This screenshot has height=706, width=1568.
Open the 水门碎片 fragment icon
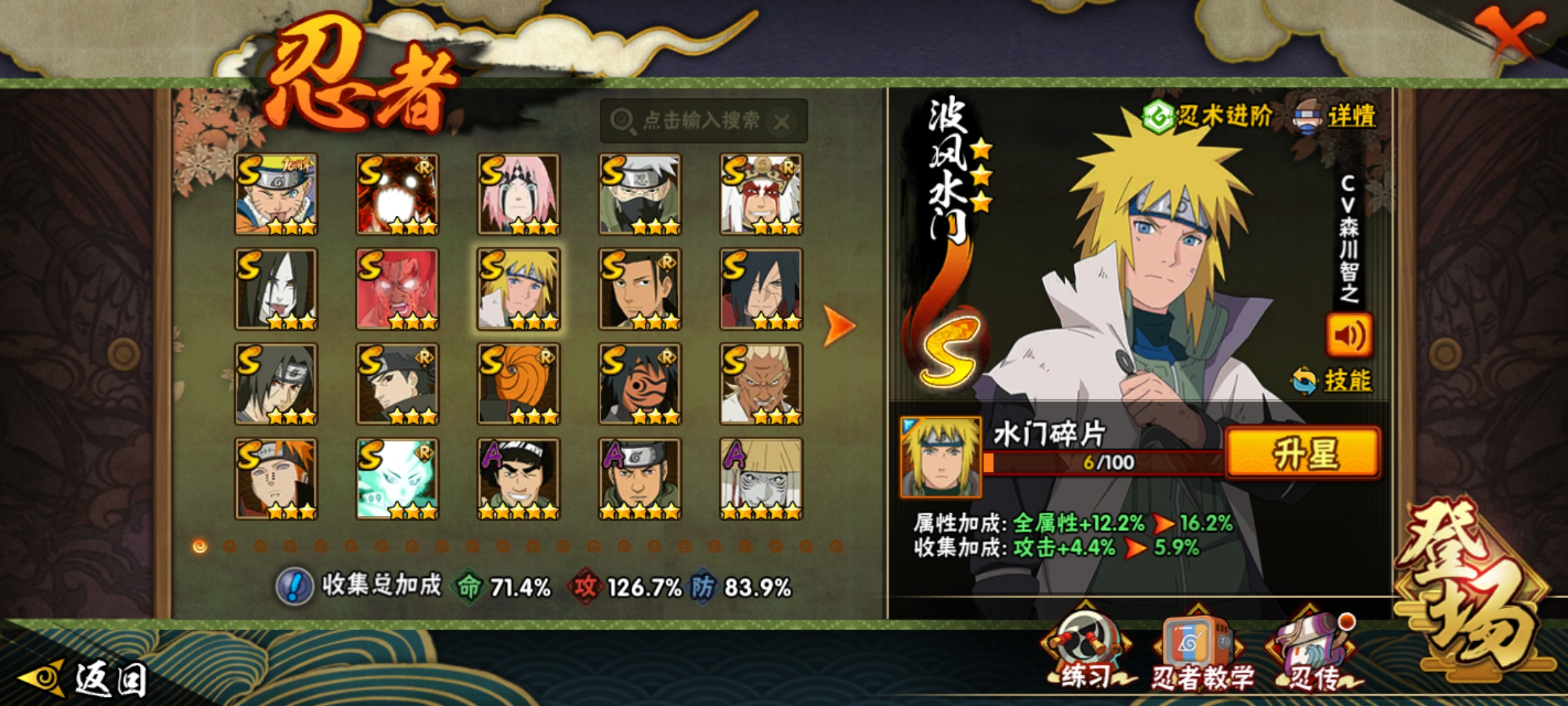click(940, 457)
